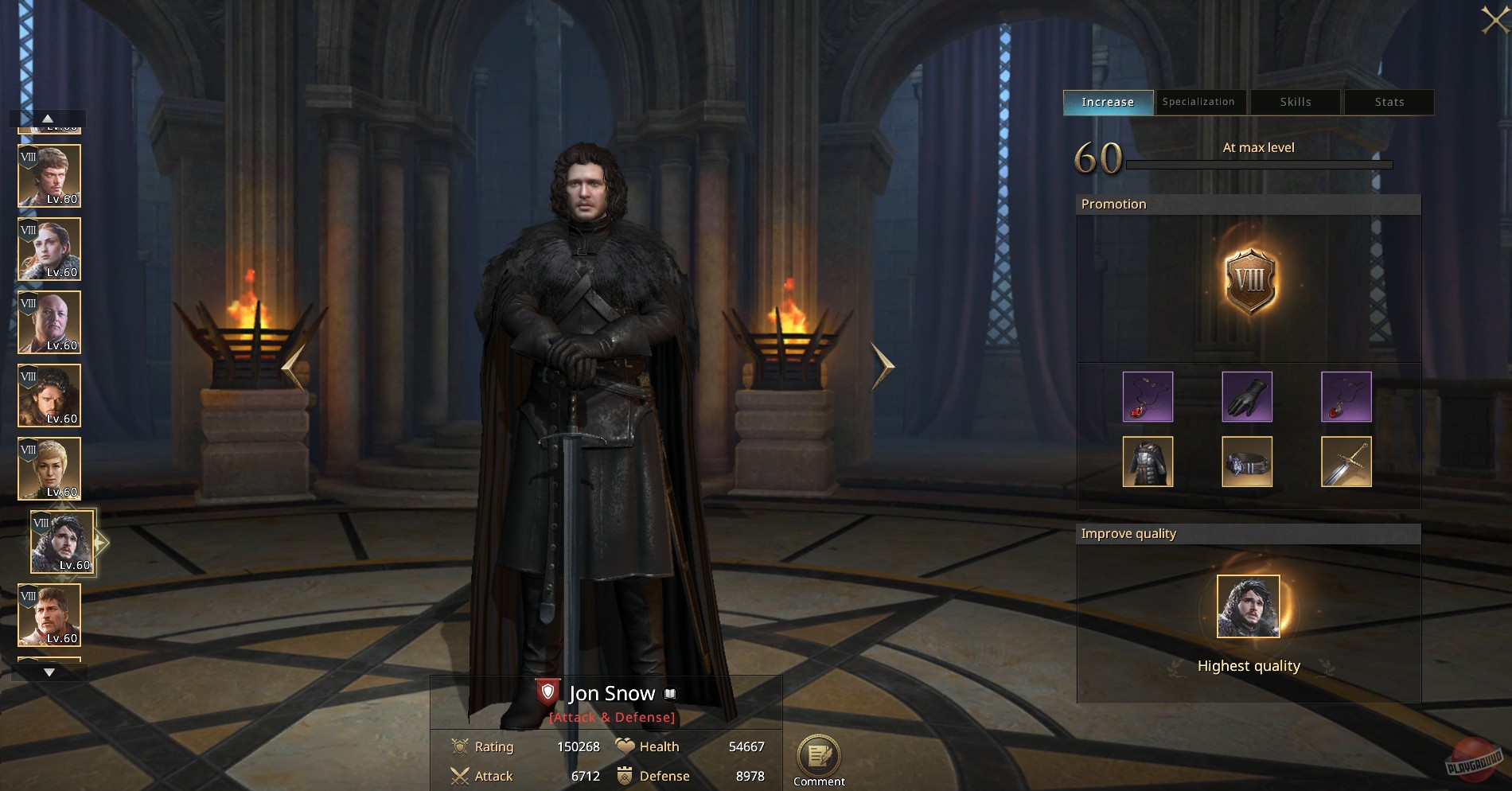Click the Rating shield icon

460,746
